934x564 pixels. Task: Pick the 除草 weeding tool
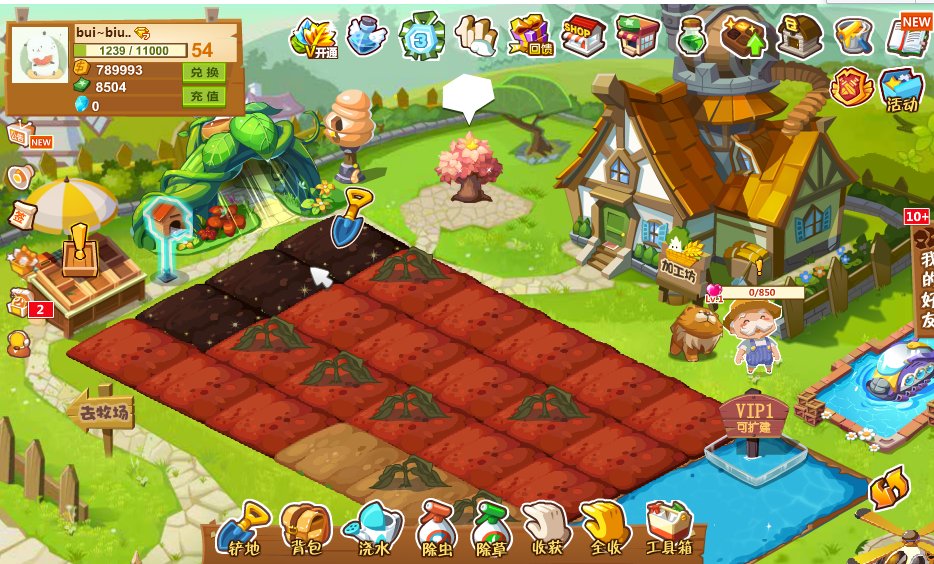pyautogui.click(x=491, y=529)
